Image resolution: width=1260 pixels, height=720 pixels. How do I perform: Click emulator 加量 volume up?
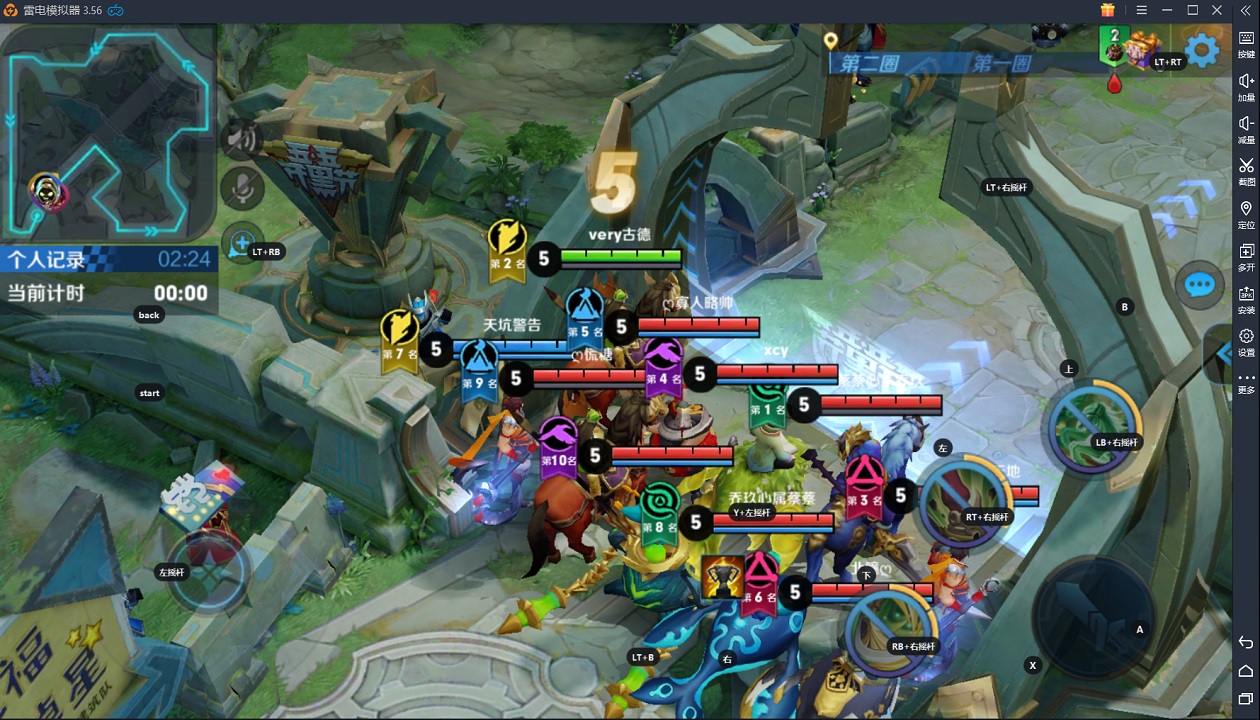coord(1246,86)
